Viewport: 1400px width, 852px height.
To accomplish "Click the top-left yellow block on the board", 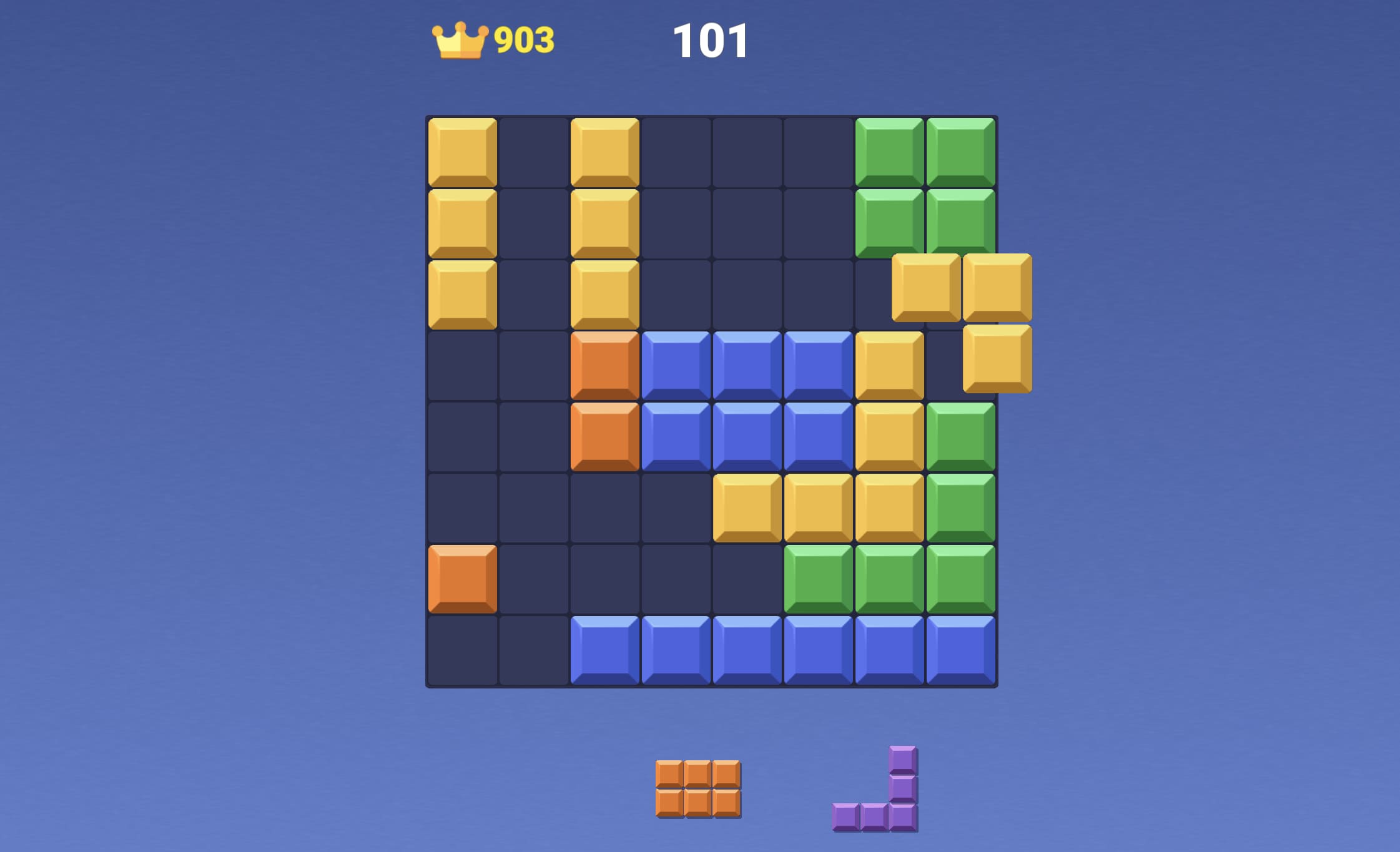I will point(461,152).
